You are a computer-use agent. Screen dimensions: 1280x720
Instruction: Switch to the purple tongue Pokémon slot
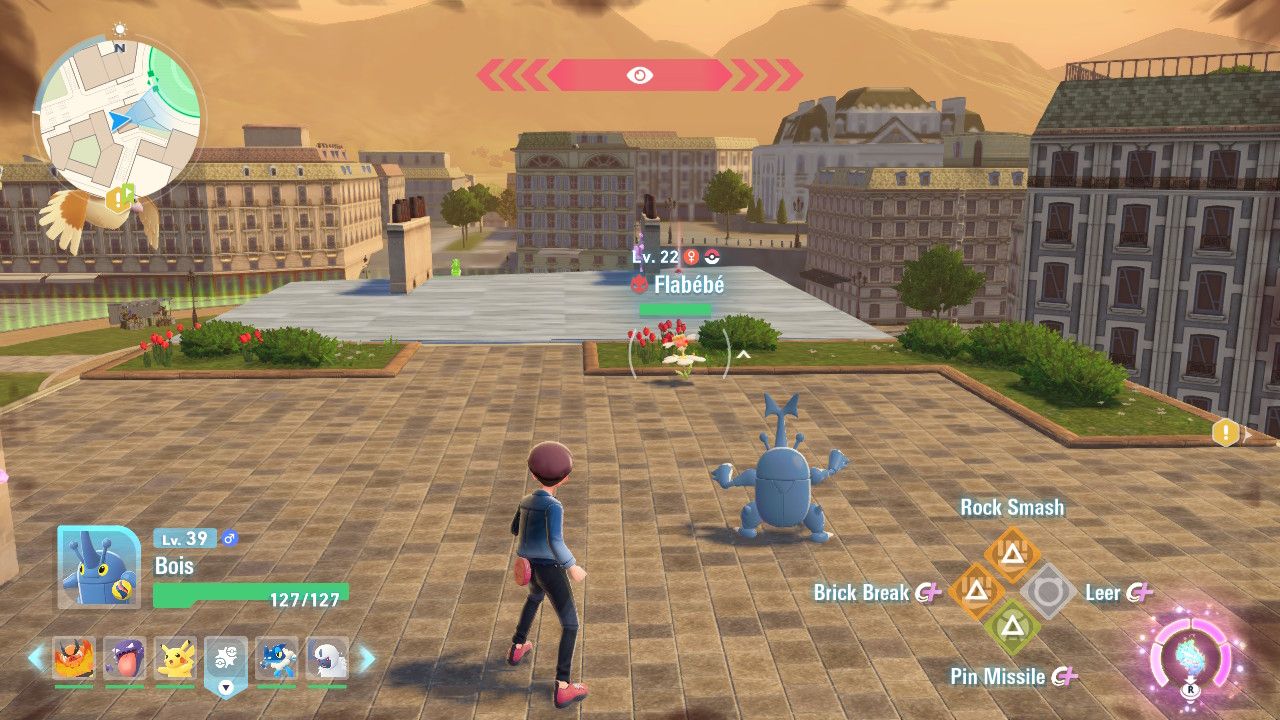click(x=124, y=657)
